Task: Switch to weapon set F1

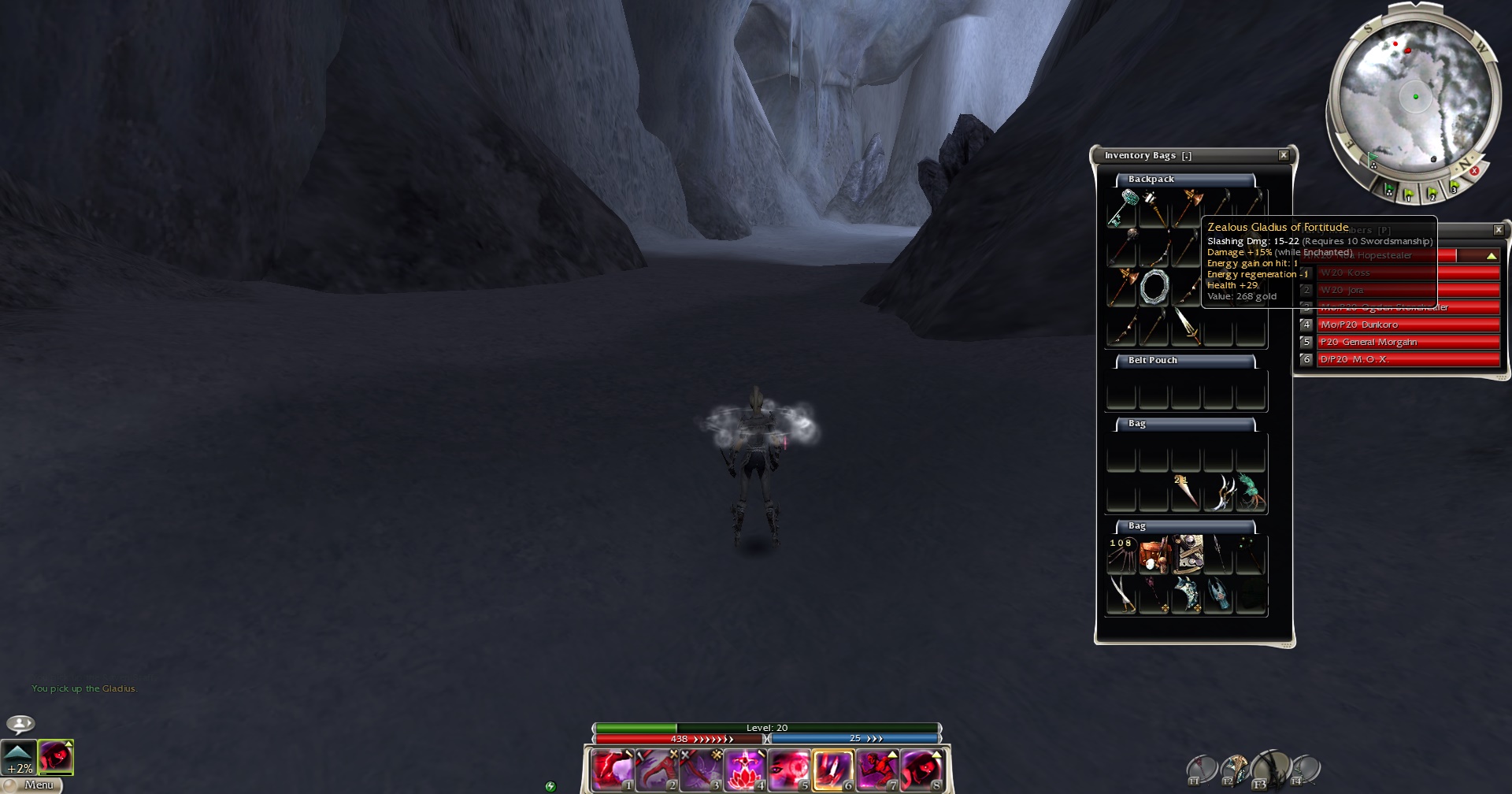Action: click(x=1202, y=770)
